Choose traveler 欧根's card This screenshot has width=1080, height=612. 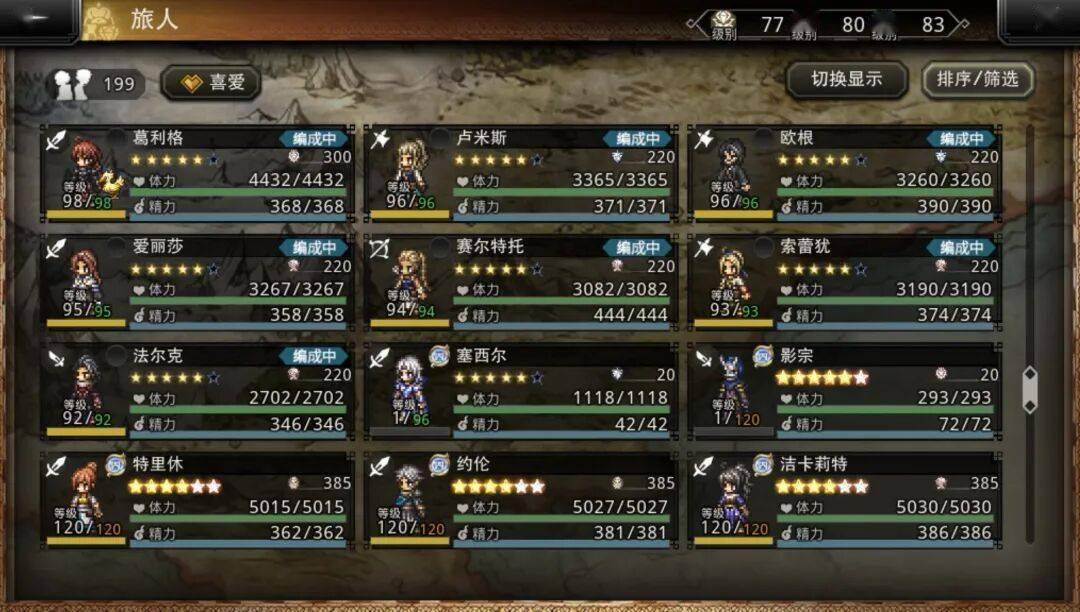pos(843,173)
